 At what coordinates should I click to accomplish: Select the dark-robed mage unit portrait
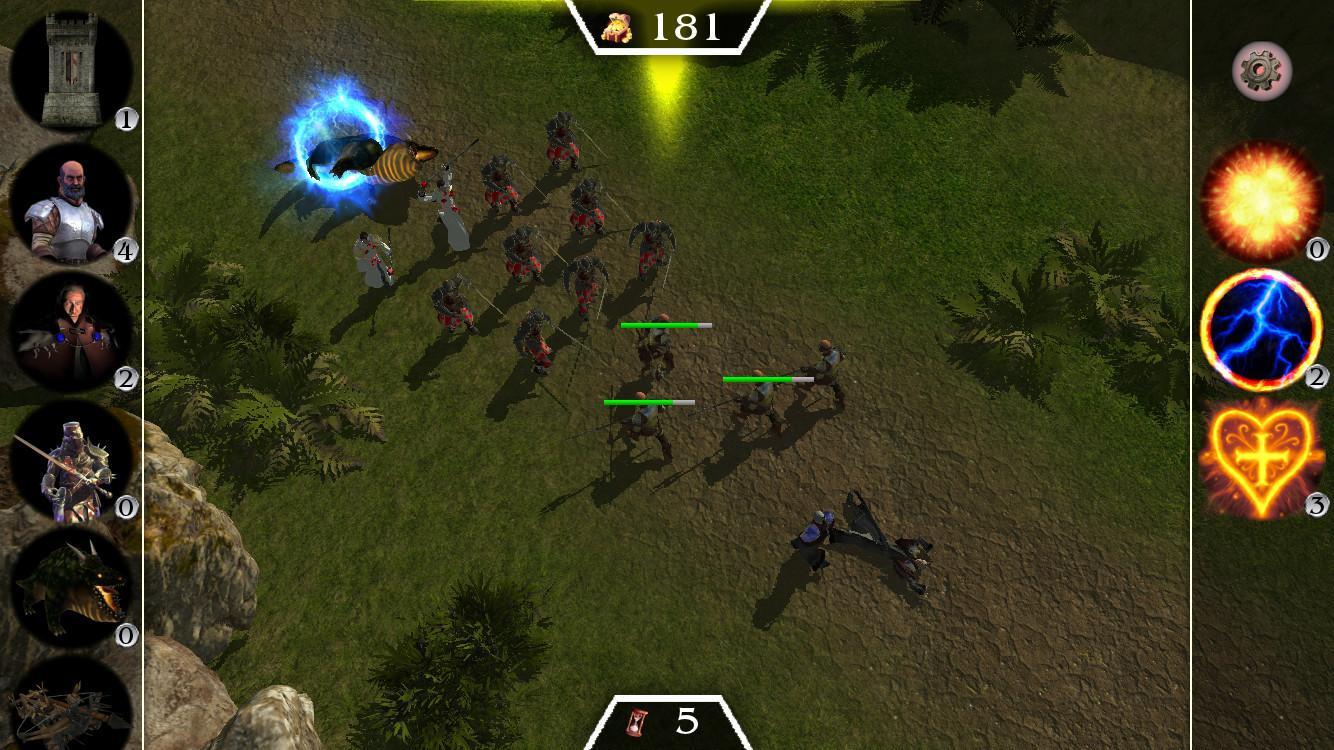pyautogui.click(x=70, y=333)
